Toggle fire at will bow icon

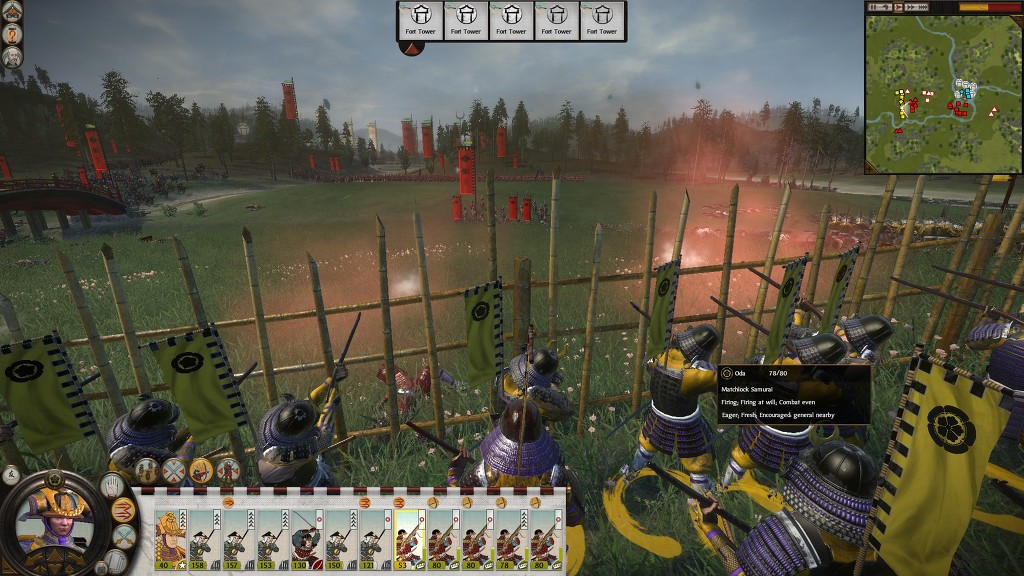[201, 469]
